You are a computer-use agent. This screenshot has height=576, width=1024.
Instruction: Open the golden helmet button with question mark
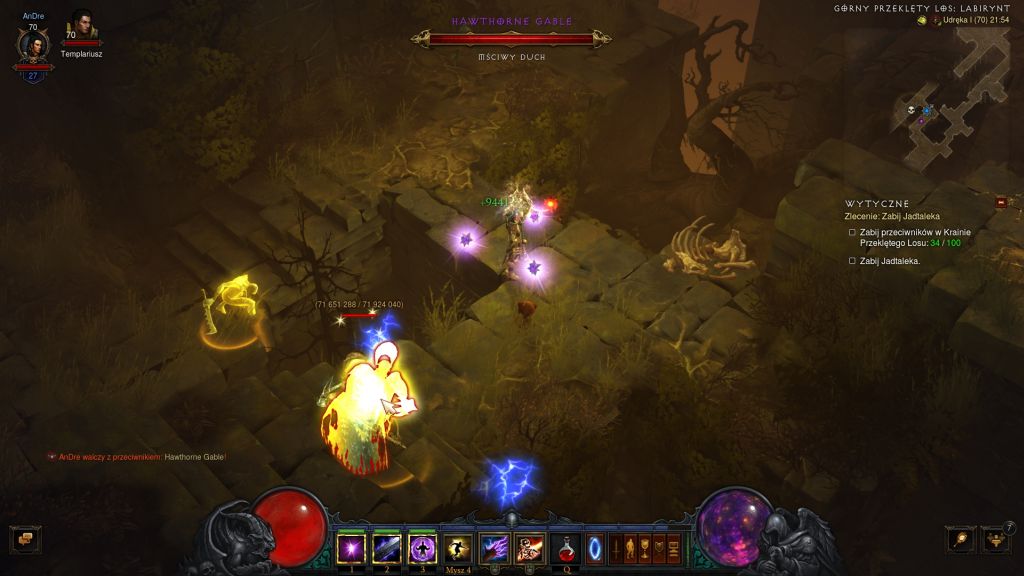(x=994, y=539)
